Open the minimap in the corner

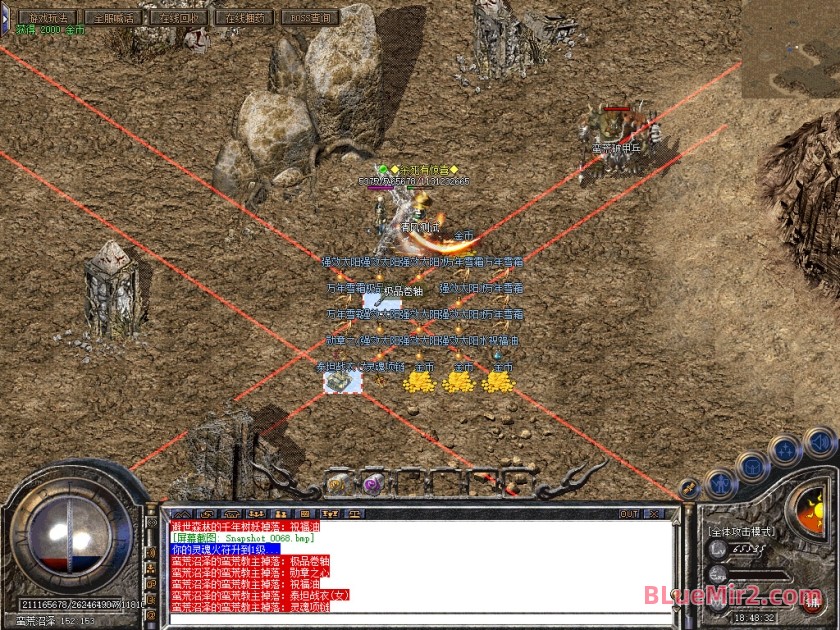point(790,48)
